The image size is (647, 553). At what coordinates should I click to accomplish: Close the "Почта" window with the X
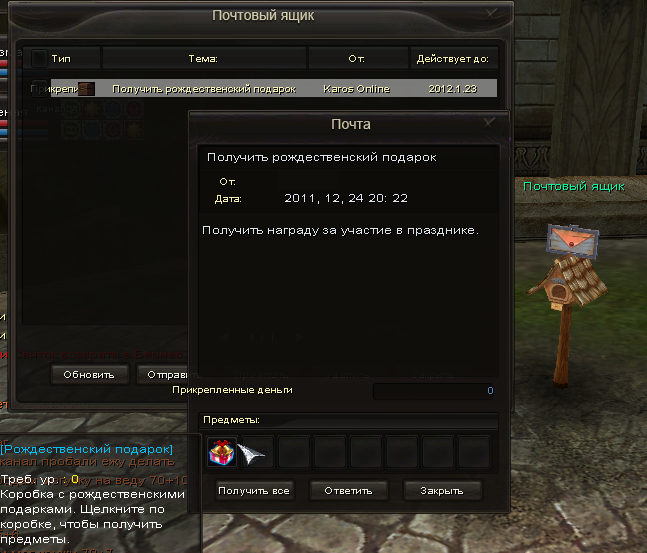point(489,123)
